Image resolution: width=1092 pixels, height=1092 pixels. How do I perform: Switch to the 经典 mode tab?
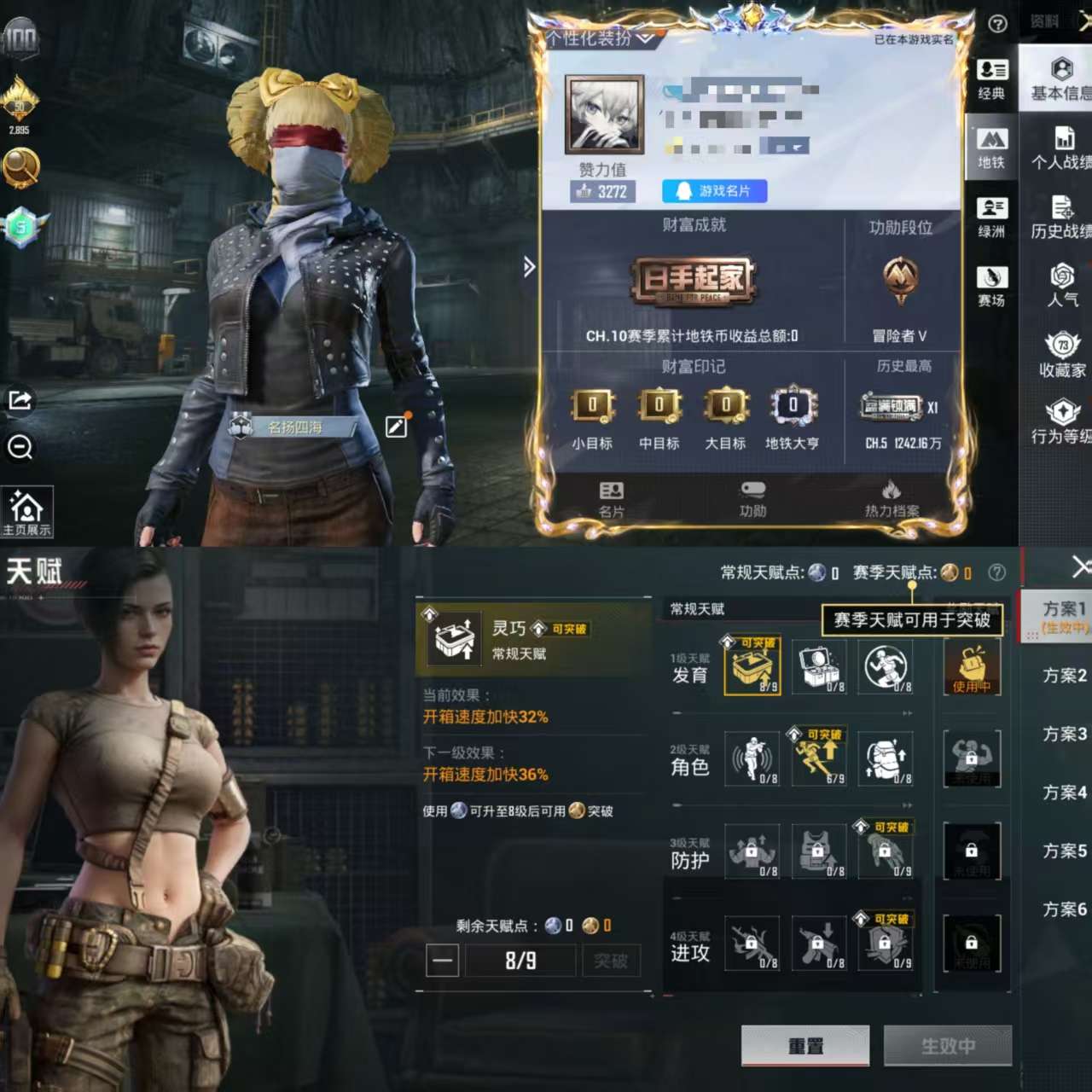(x=991, y=79)
